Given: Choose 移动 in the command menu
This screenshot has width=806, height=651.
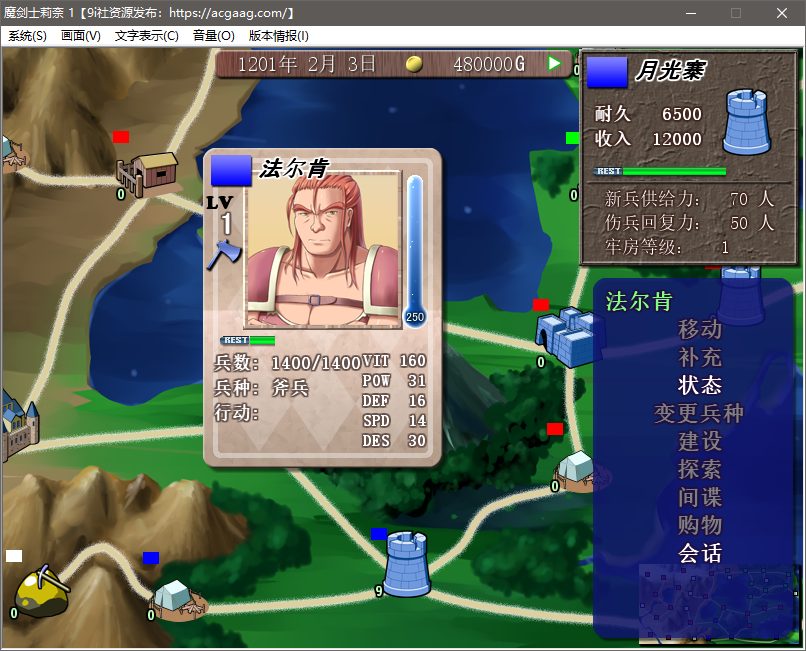Looking at the screenshot, I should (700, 329).
